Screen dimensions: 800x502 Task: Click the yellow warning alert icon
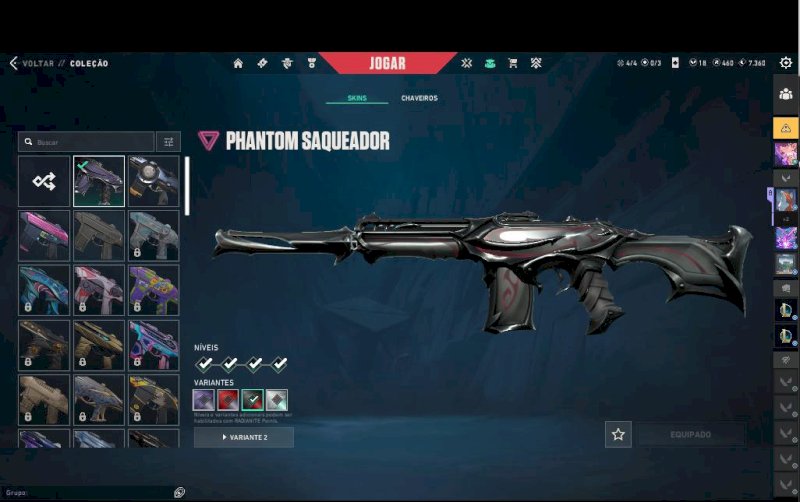[x=785, y=128]
